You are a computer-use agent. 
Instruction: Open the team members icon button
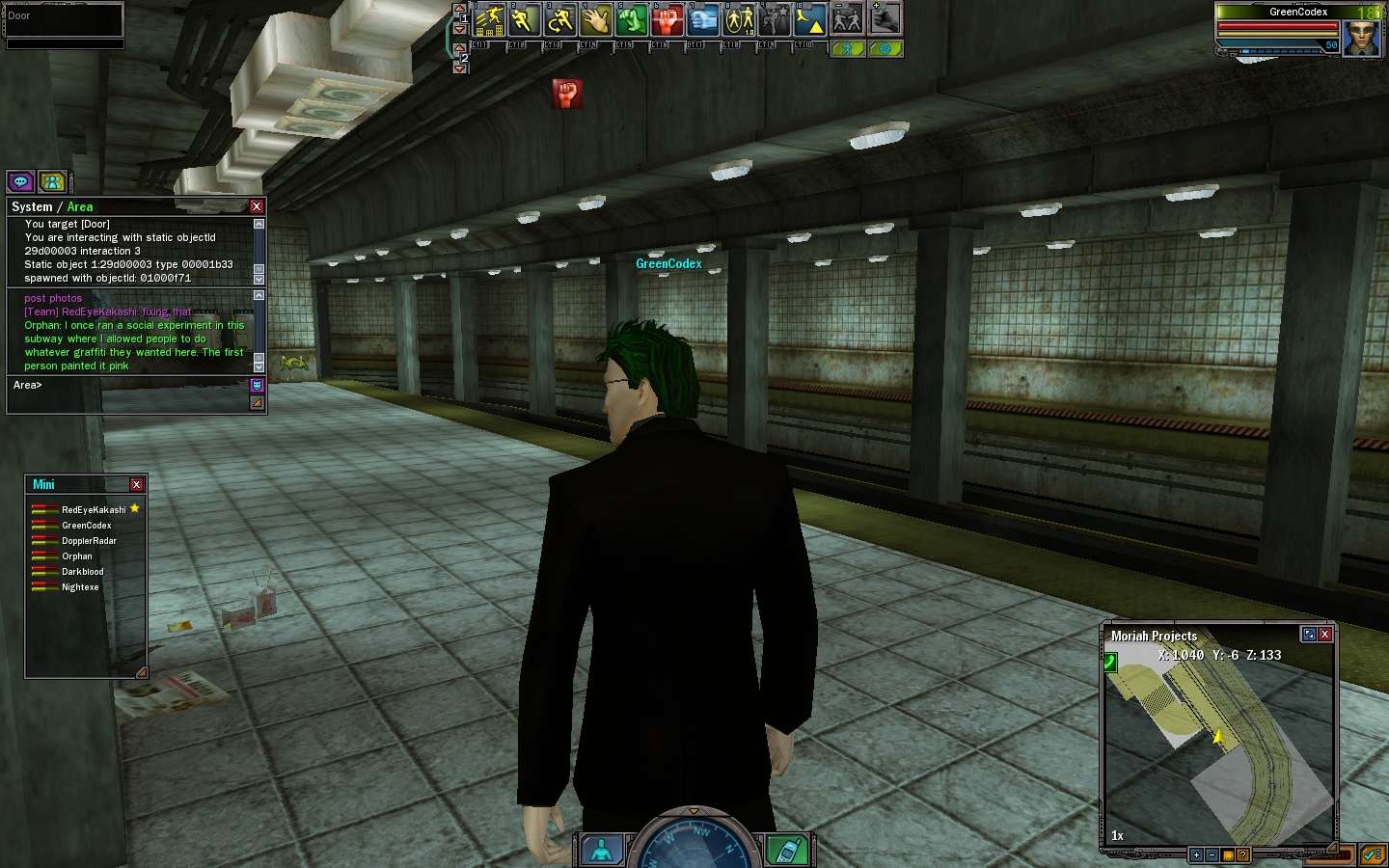[53, 181]
